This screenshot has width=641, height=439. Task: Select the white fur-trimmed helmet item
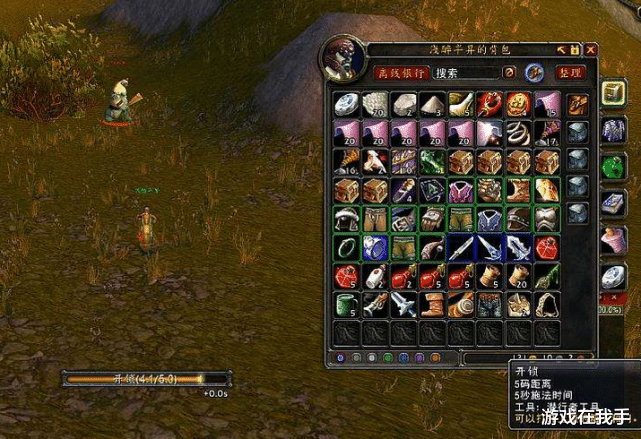pyautogui.click(x=345, y=219)
